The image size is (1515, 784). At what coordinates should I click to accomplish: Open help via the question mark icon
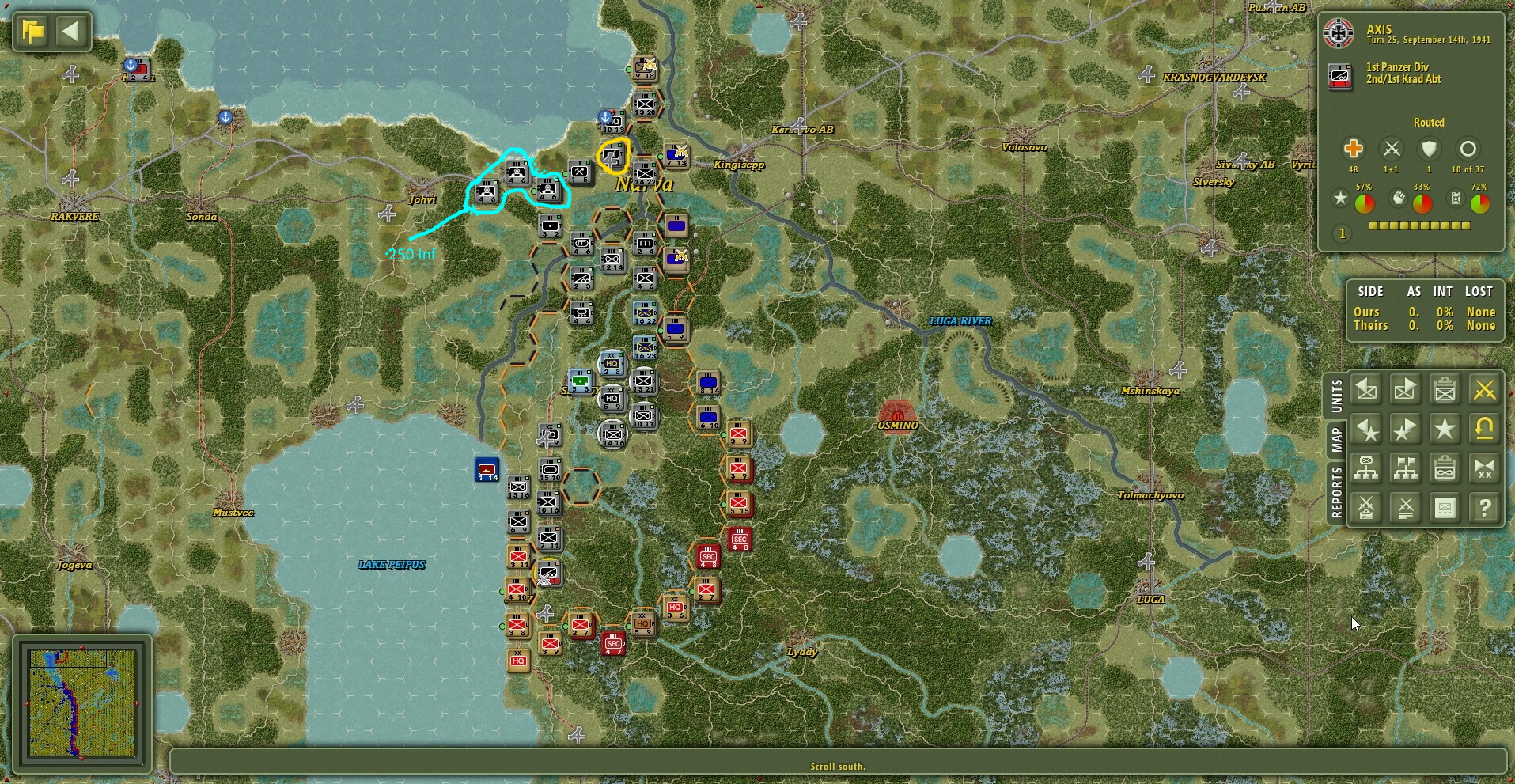click(x=1484, y=508)
